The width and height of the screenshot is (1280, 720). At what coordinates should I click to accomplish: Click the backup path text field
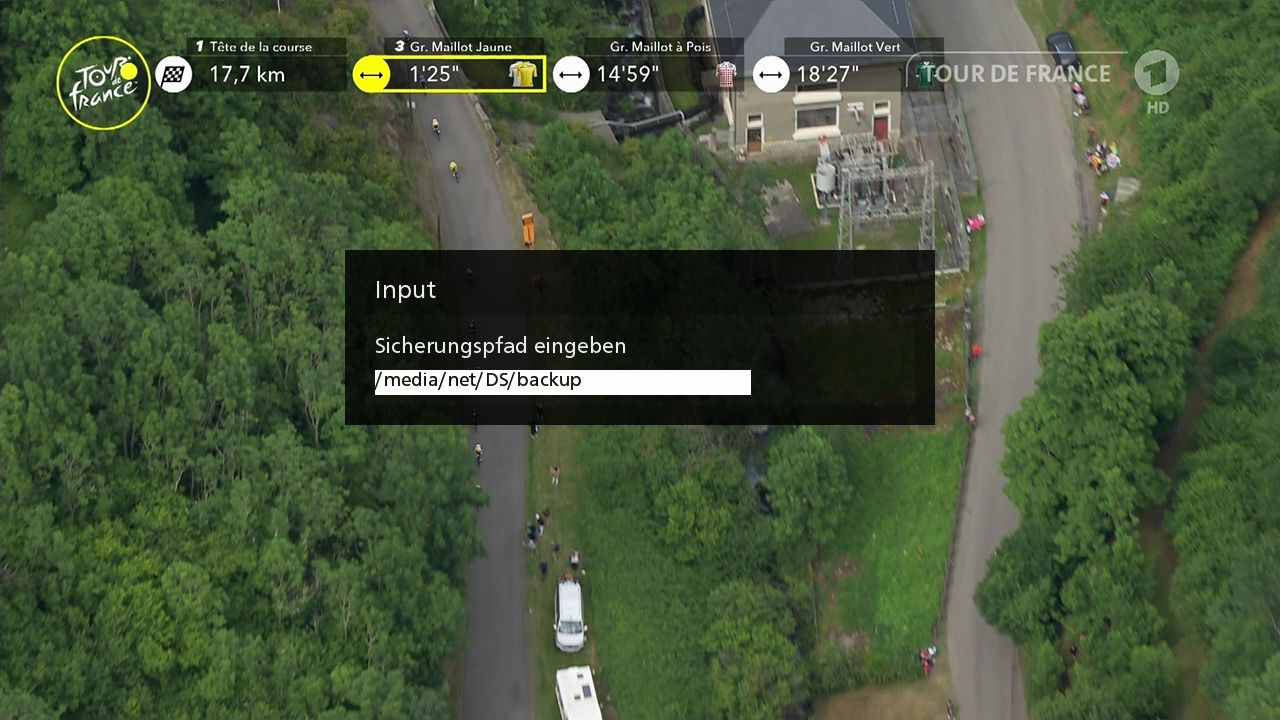(562, 382)
